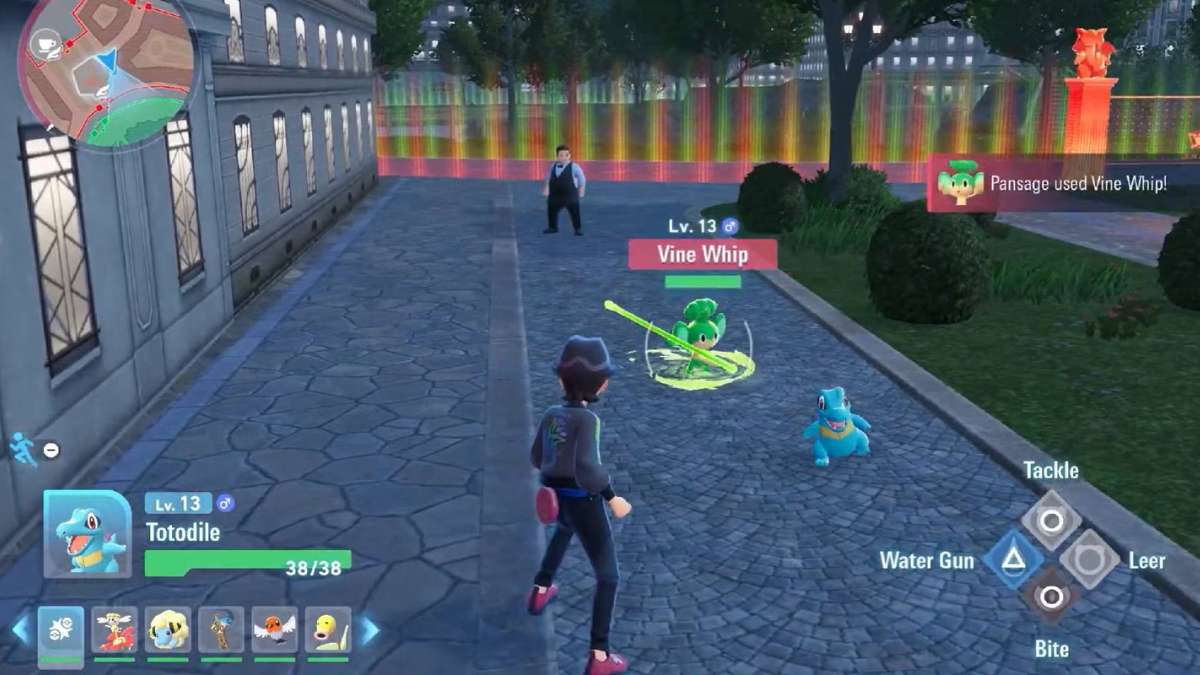
Task: Toggle the running figure icon
Action: 24,449
